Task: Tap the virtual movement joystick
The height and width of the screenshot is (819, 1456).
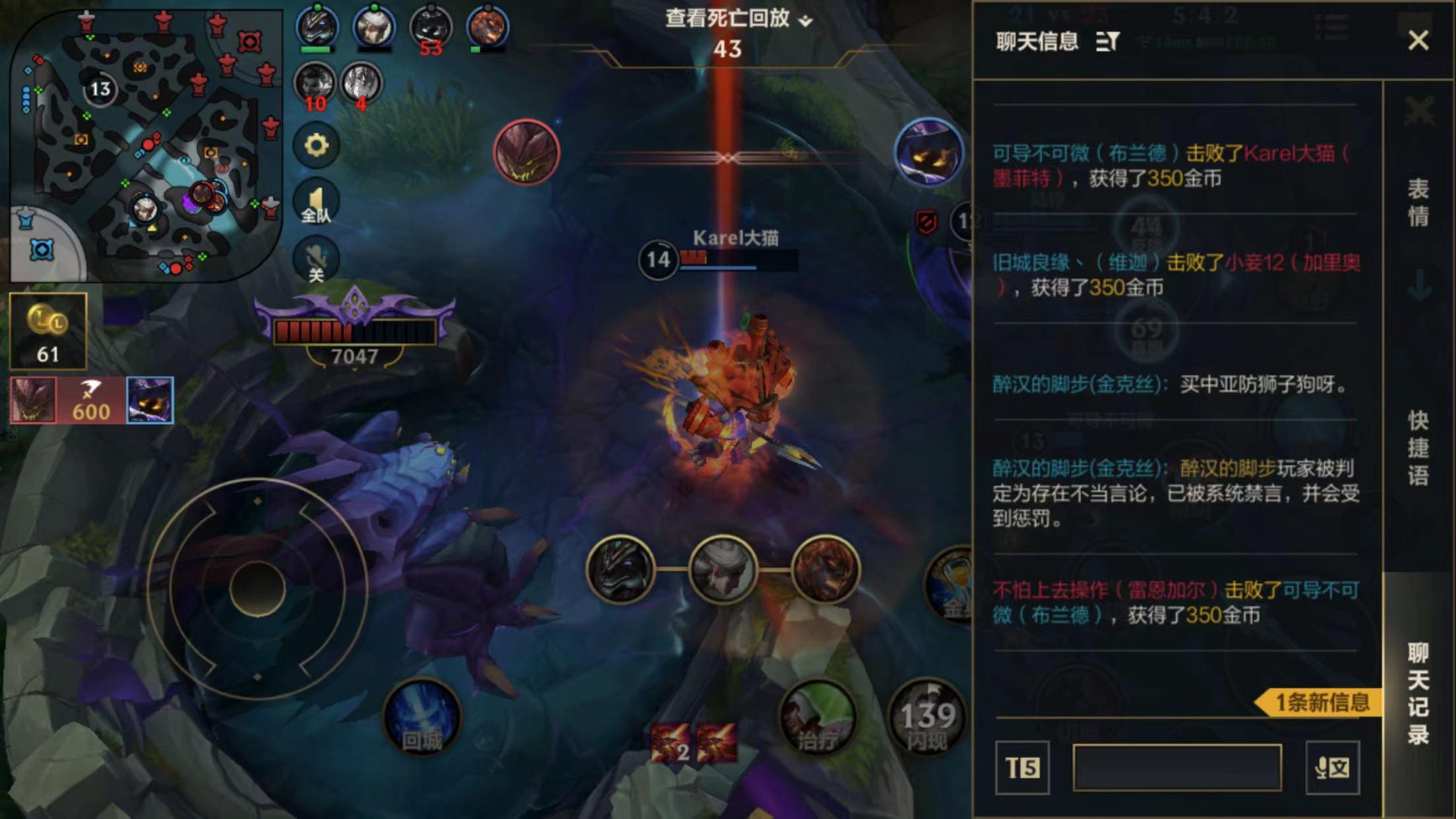Action: click(x=257, y=588)
